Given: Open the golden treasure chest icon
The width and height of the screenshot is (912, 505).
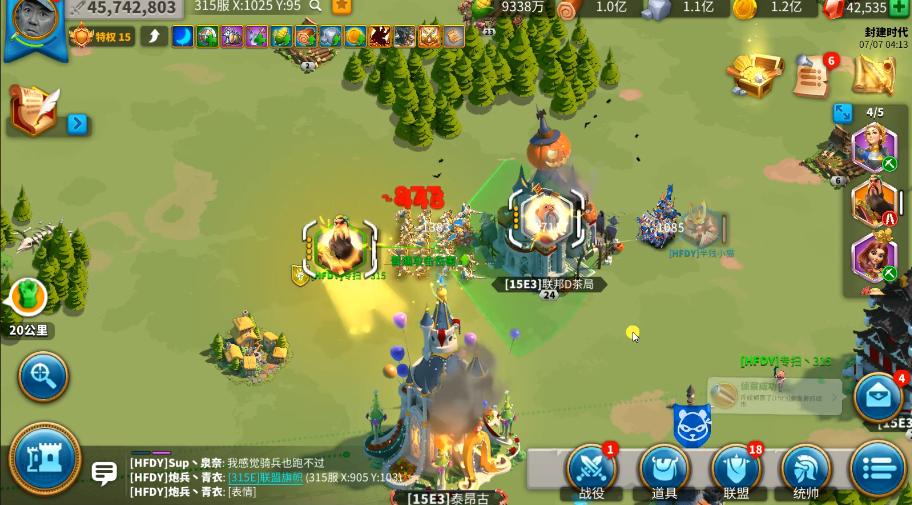Looking at the screenshot, I should [754, 74].
